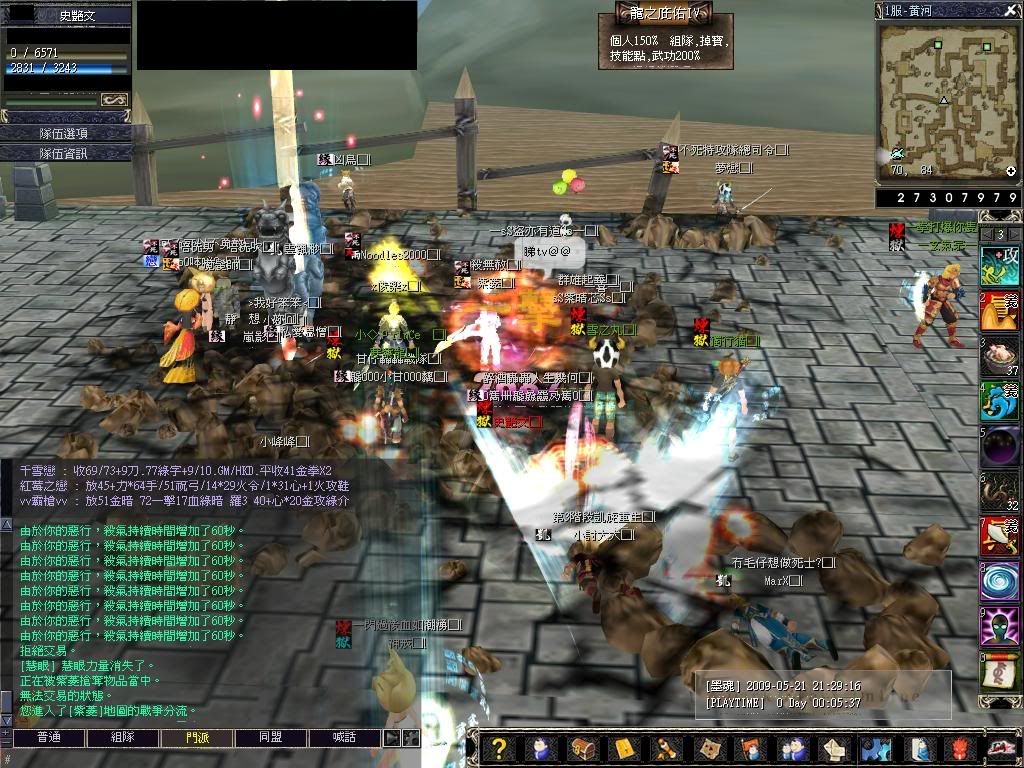Switch to the 普通 chat channel tab
The image size is (1024, 768).
[x=48, y=737]
